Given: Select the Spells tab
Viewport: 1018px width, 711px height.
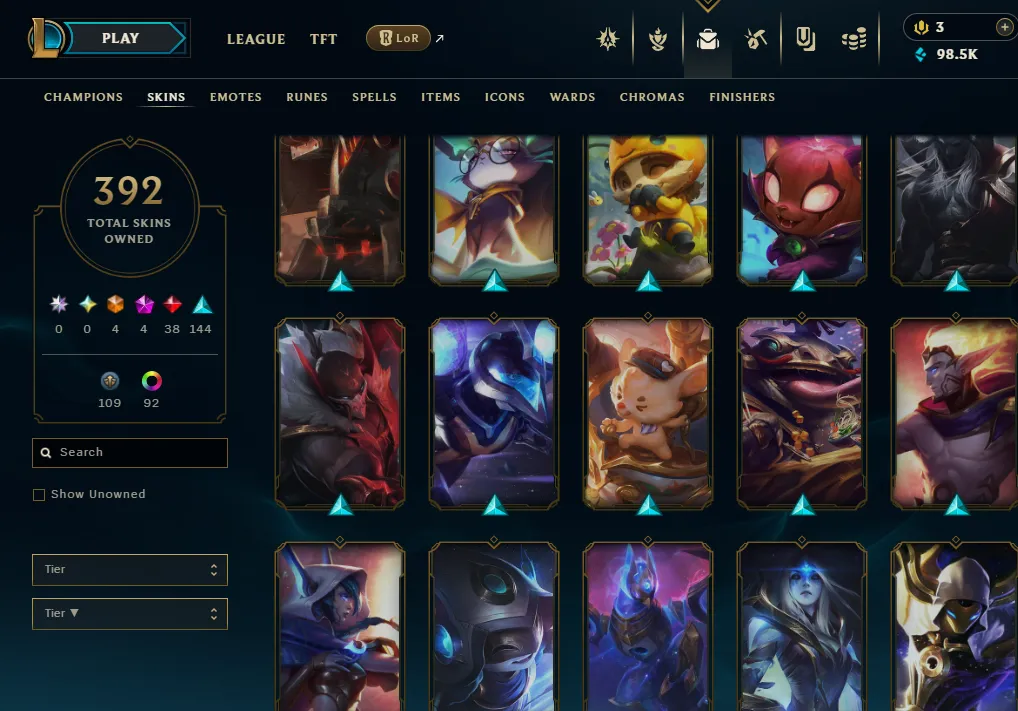Looking at the screenshot, I should 374,97.
